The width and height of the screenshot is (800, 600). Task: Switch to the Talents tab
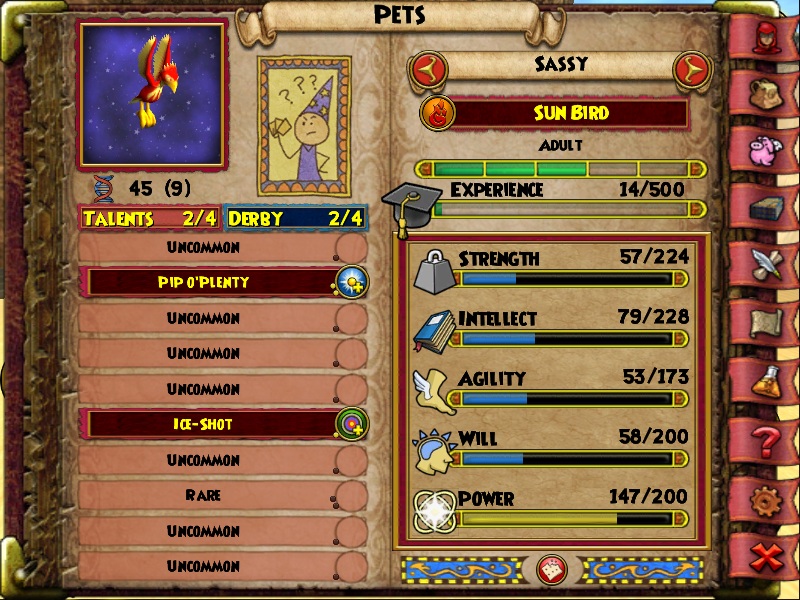click(150, 218)
